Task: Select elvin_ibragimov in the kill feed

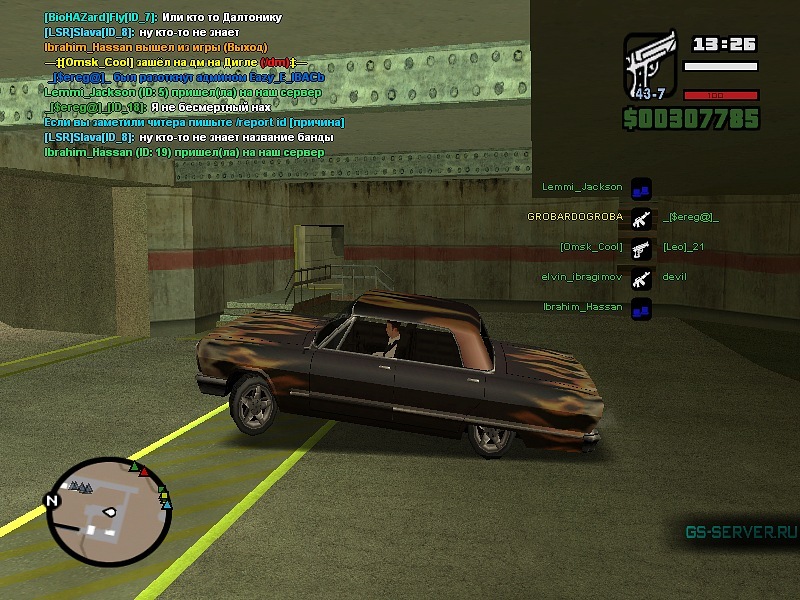Action: click(x=583, y=276)
